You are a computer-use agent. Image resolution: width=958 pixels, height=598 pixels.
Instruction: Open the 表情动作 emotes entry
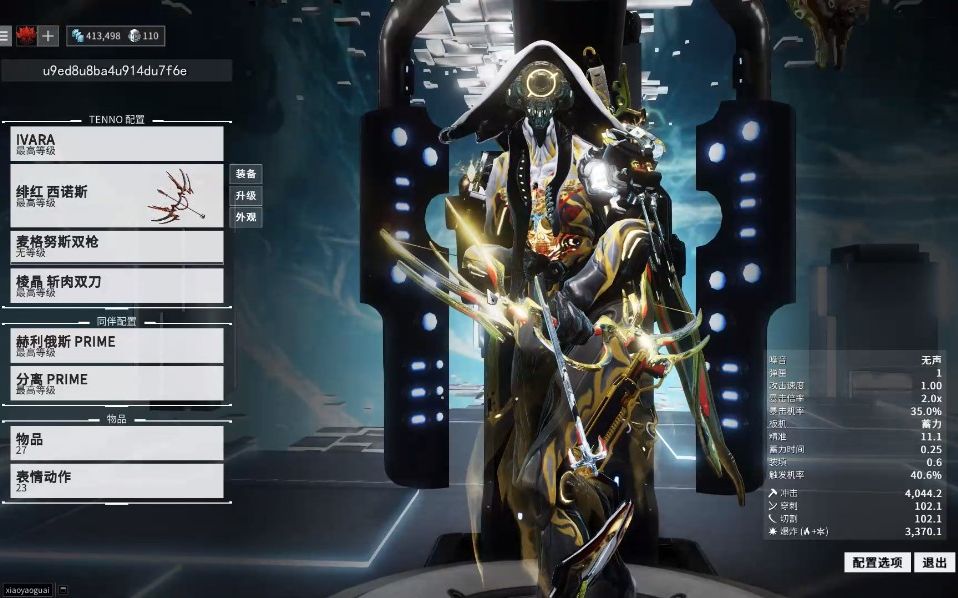click(117, 481)
